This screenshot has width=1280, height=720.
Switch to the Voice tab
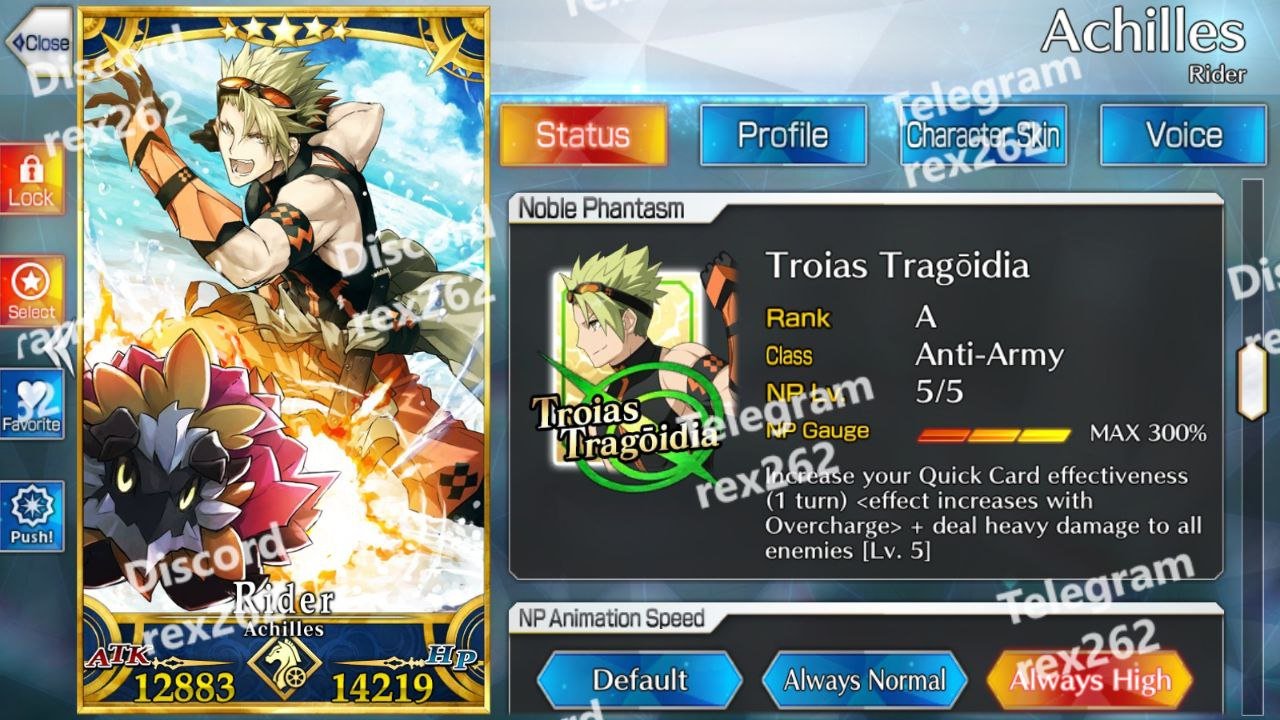[1183, 135]
